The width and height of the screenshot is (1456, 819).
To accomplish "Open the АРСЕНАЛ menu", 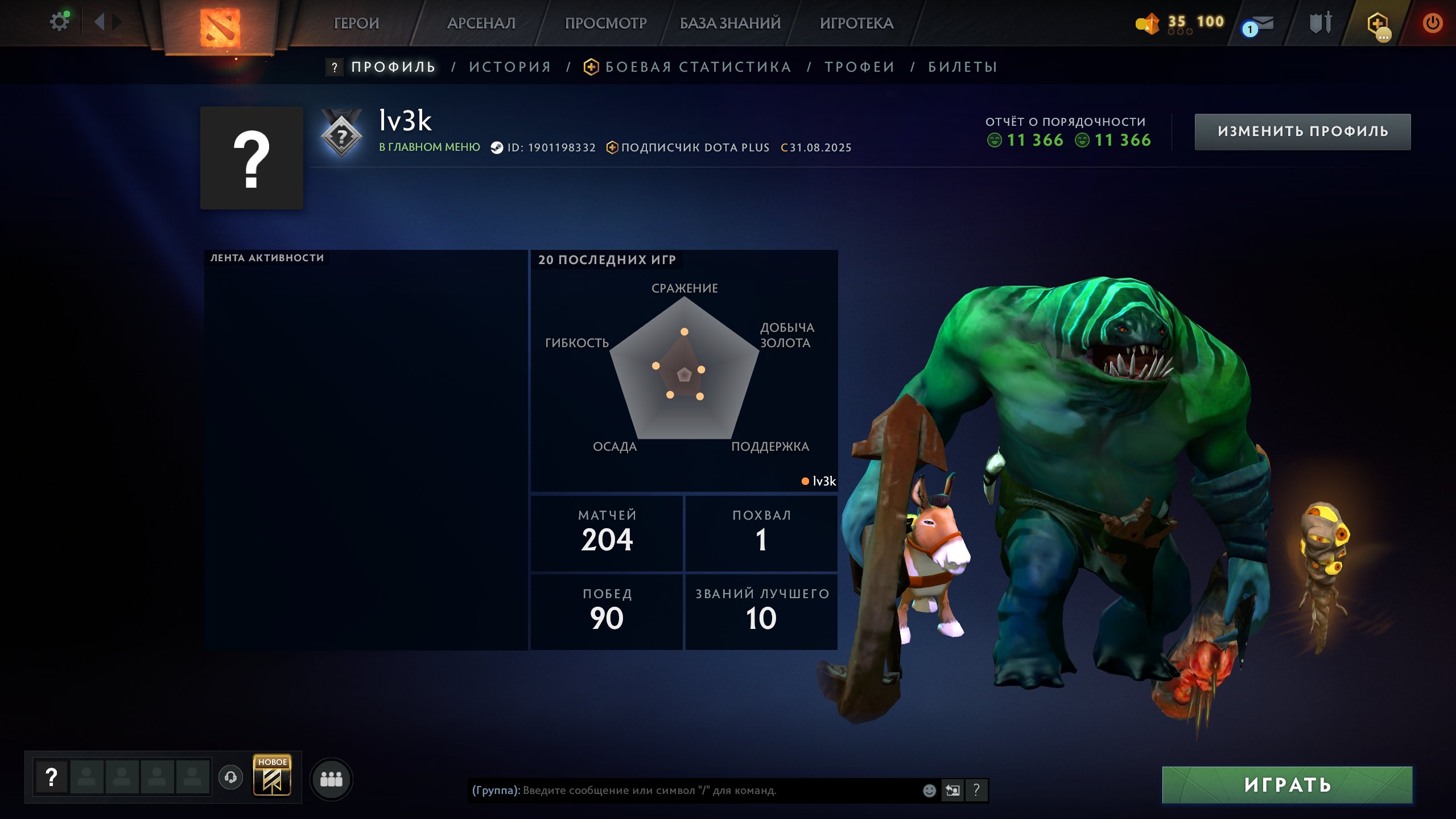I will pyautogui.click(x=481, y=23).
